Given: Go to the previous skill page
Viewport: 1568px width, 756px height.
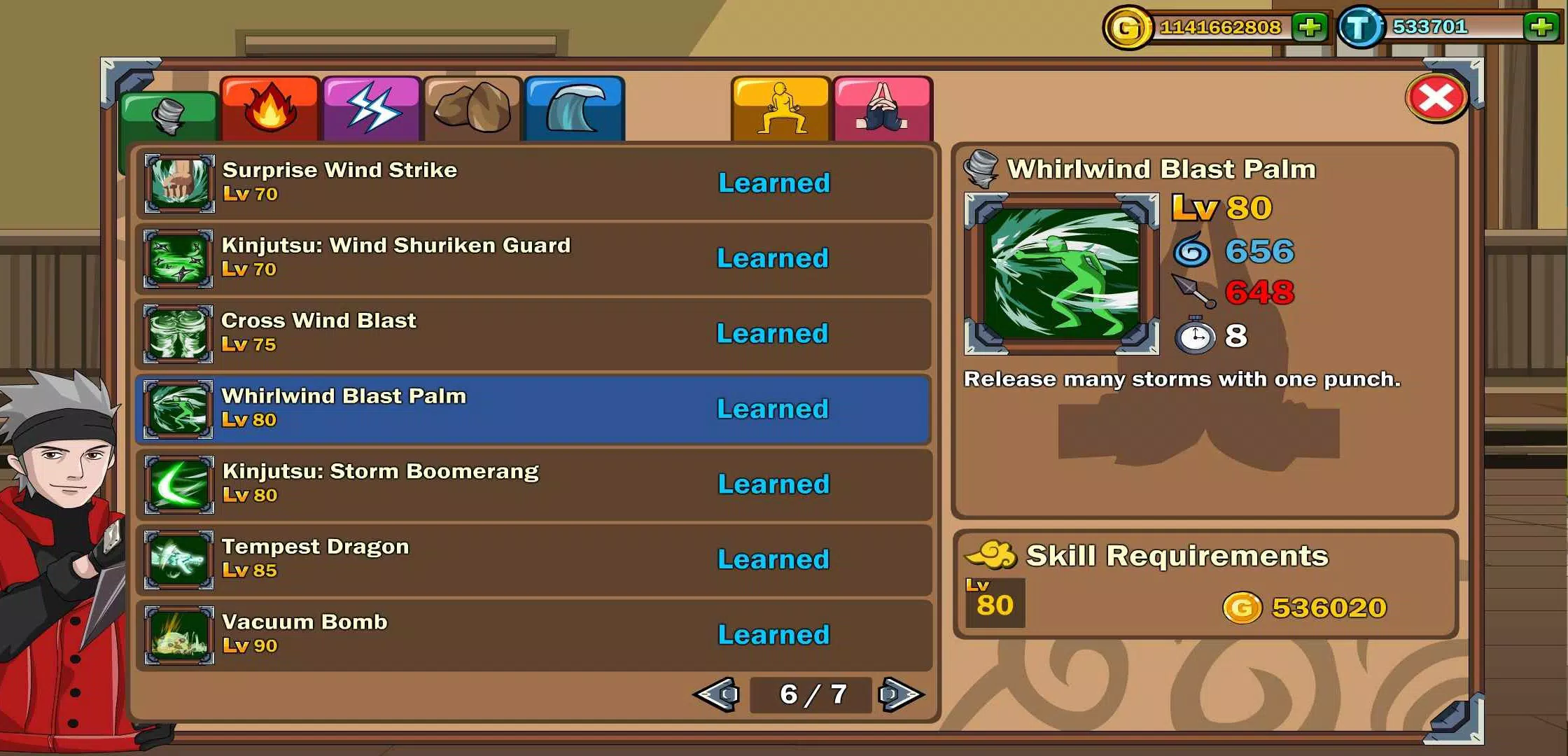Looking at the screenshot, I should pyautogui.click(x=717, y=694).
